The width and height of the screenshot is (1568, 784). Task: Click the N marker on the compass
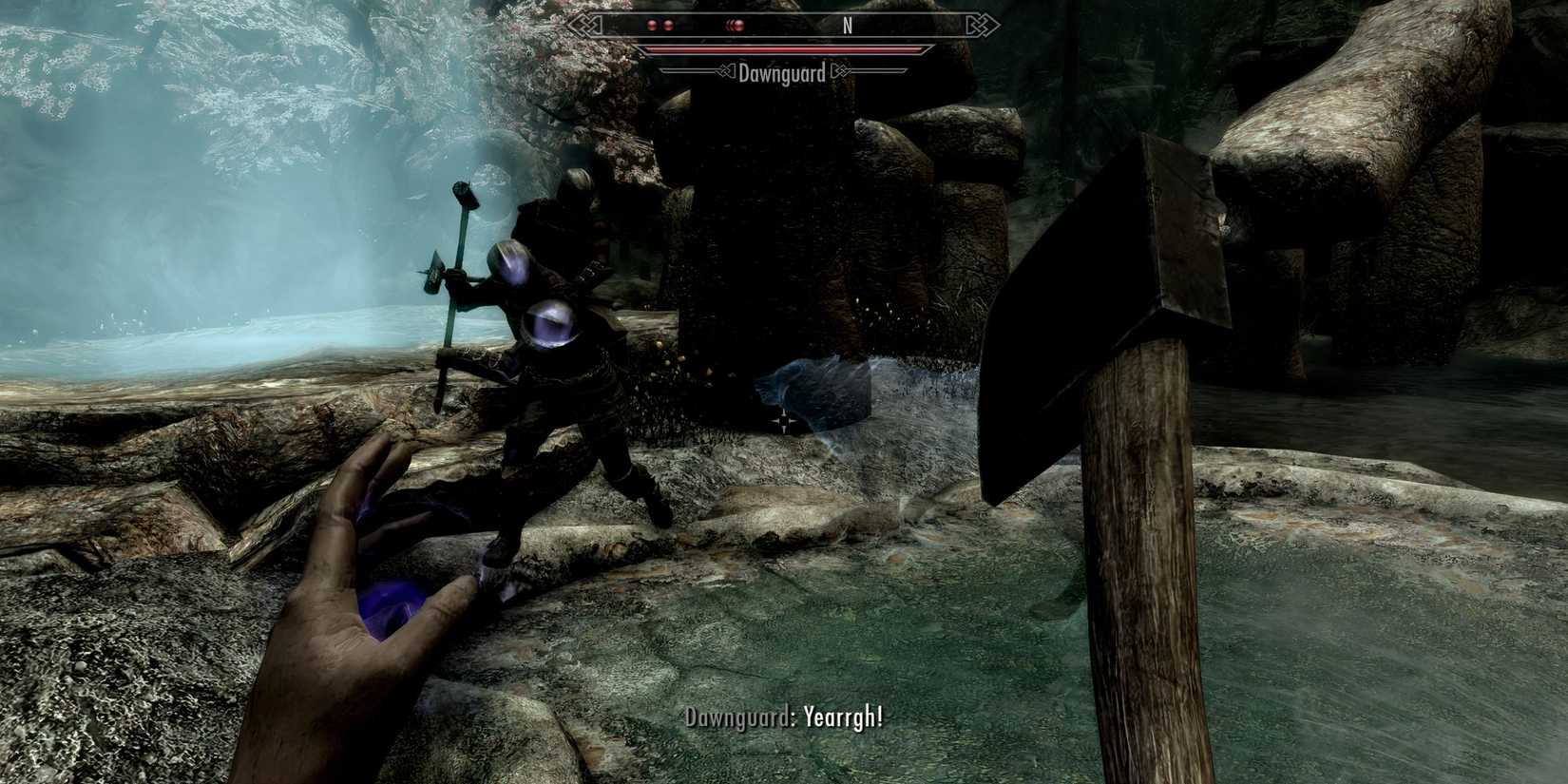click(848, 25)
